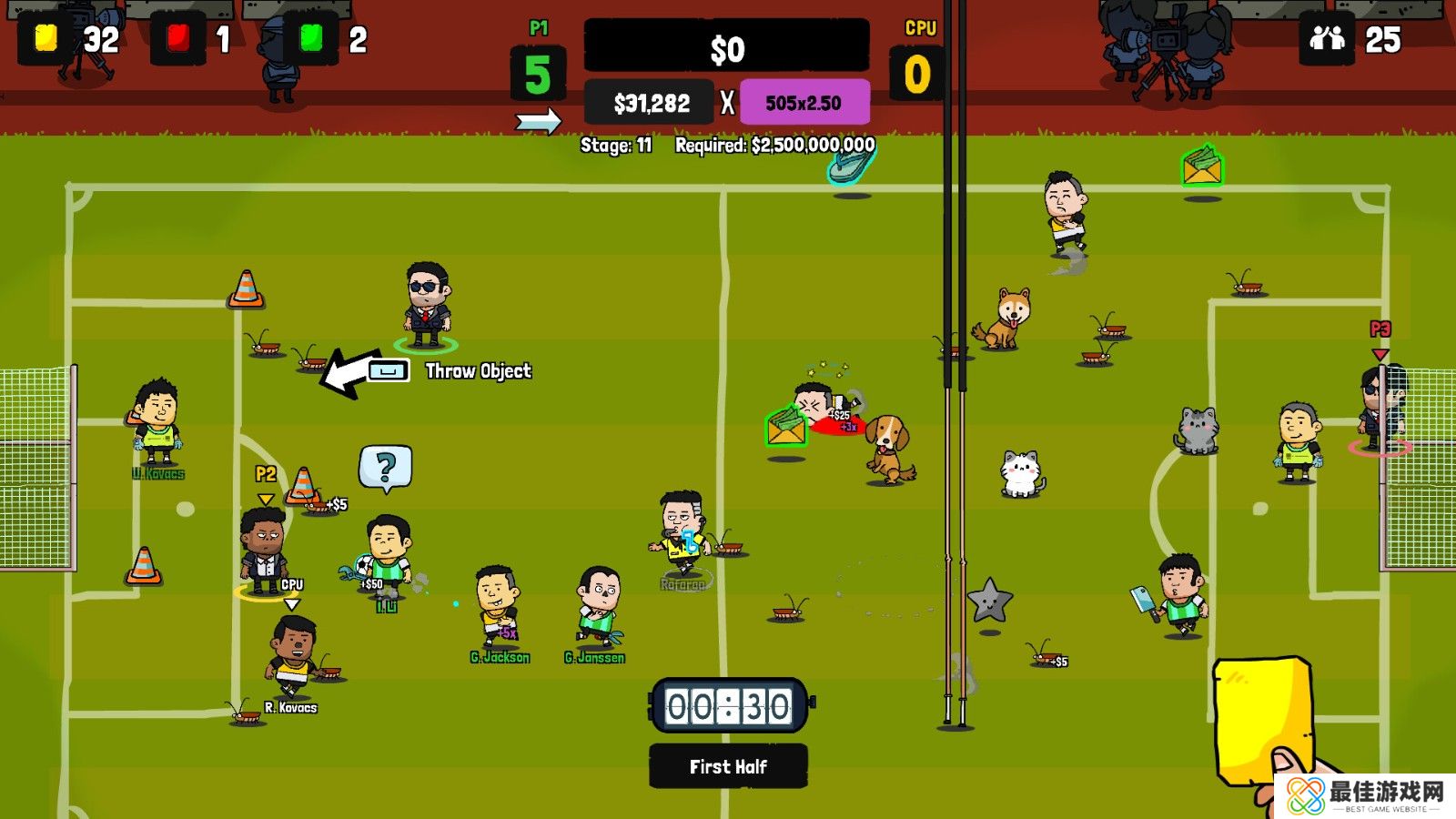
Task: Select the yellow card icon
Action: (x=45, y=39)
